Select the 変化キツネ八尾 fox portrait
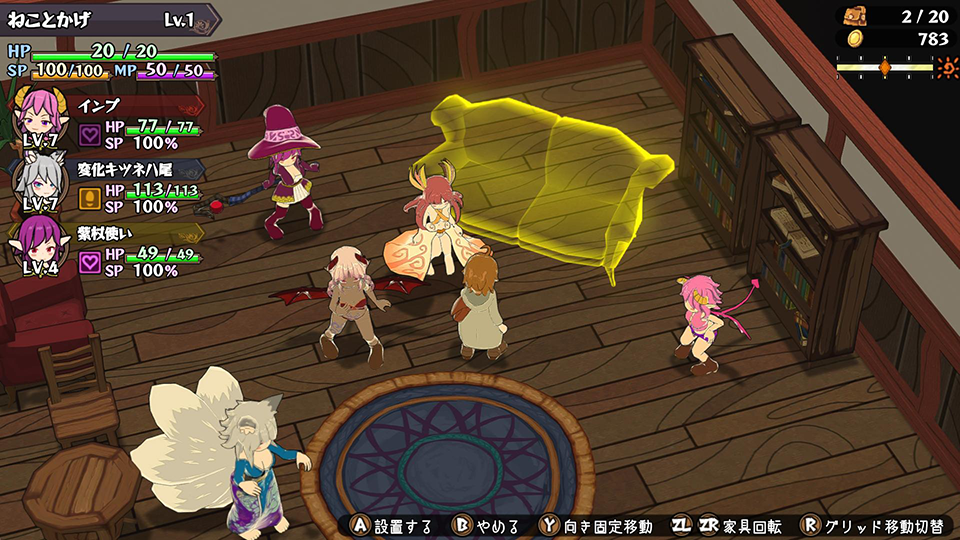The image size is (960, 540). tap(42, 179)
